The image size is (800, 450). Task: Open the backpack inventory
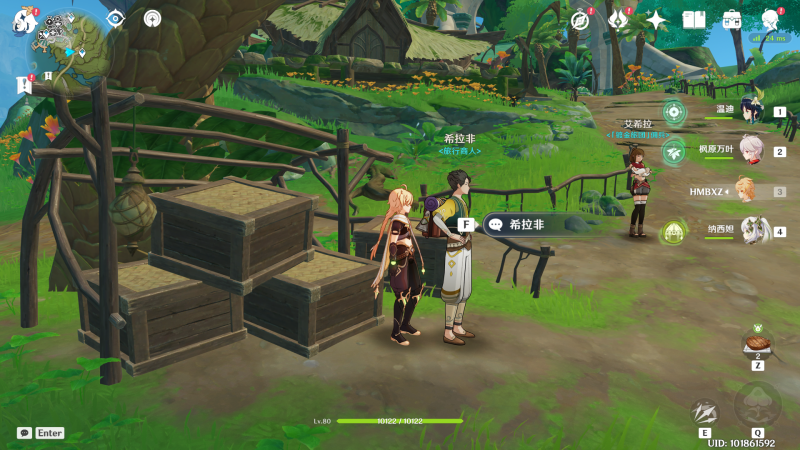(732, 19)
